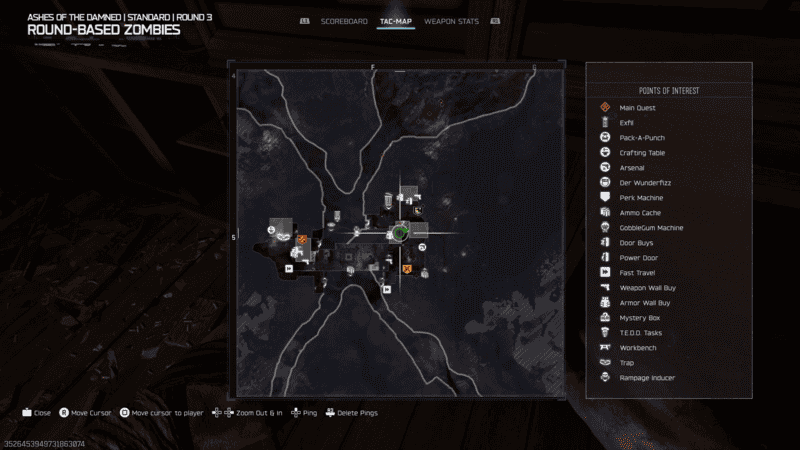Select the Tac-Map tab

[x=396, y=21]
